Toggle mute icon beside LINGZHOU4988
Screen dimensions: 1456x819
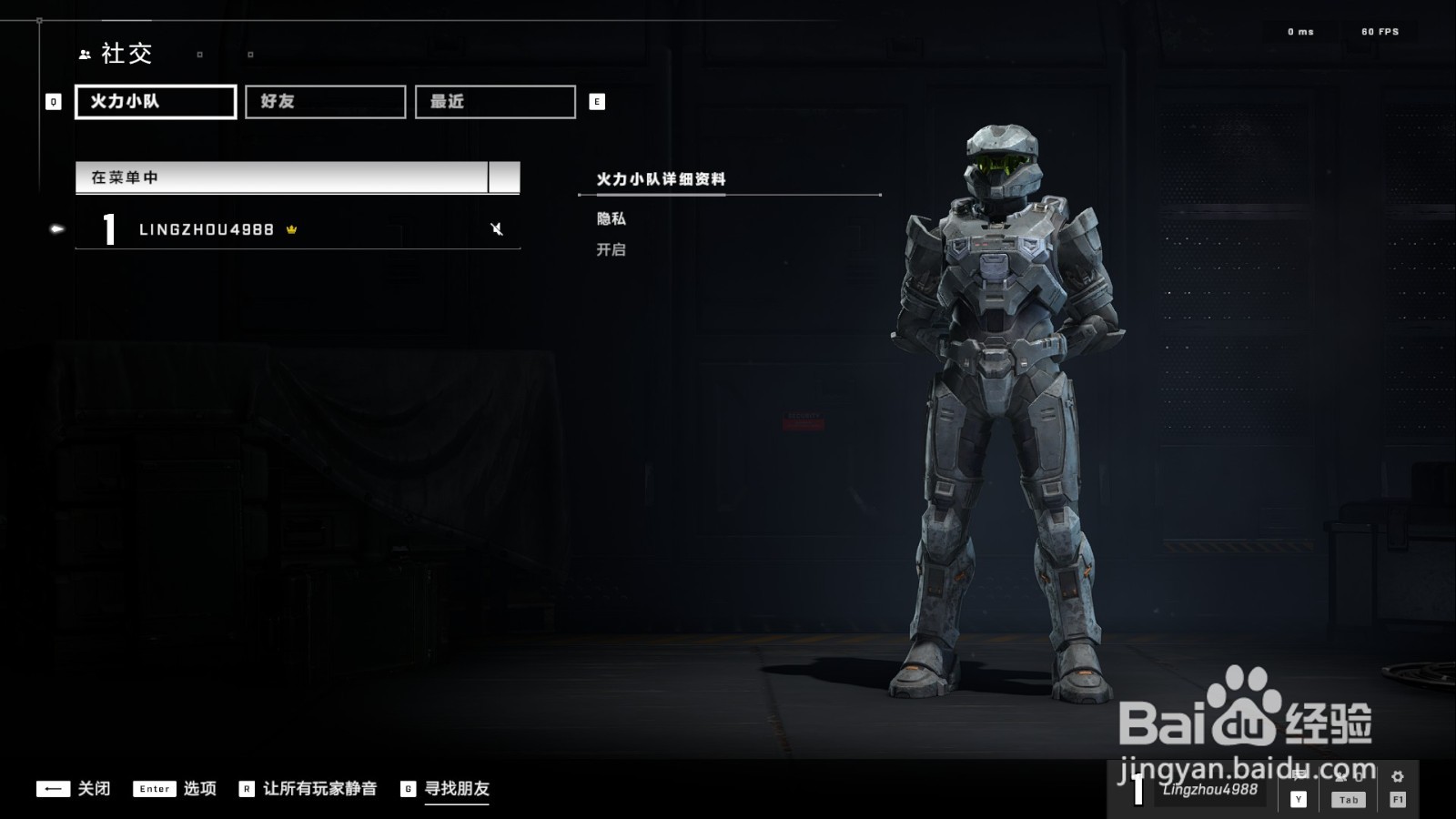(x=497, y=229)
